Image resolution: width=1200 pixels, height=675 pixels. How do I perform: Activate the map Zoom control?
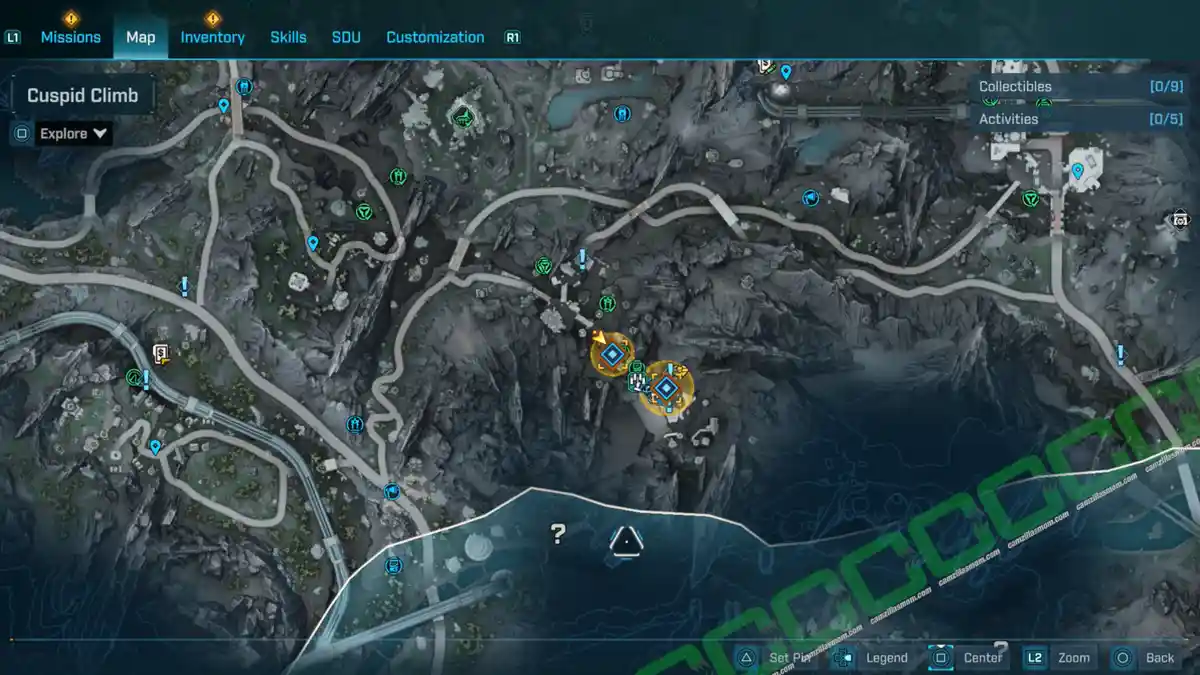1059,657
